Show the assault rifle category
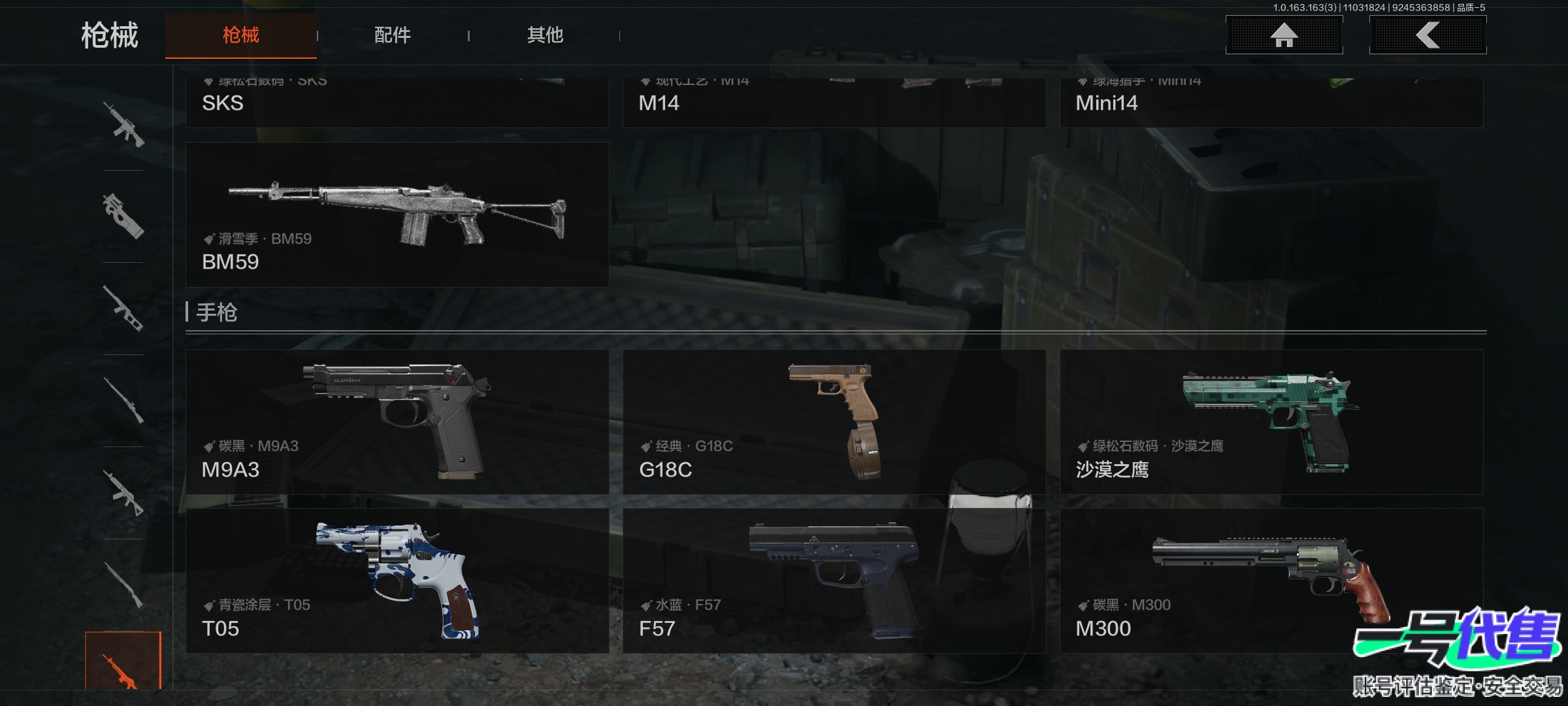The width and height of the screenshot is (1568, 706). point(123,124)
